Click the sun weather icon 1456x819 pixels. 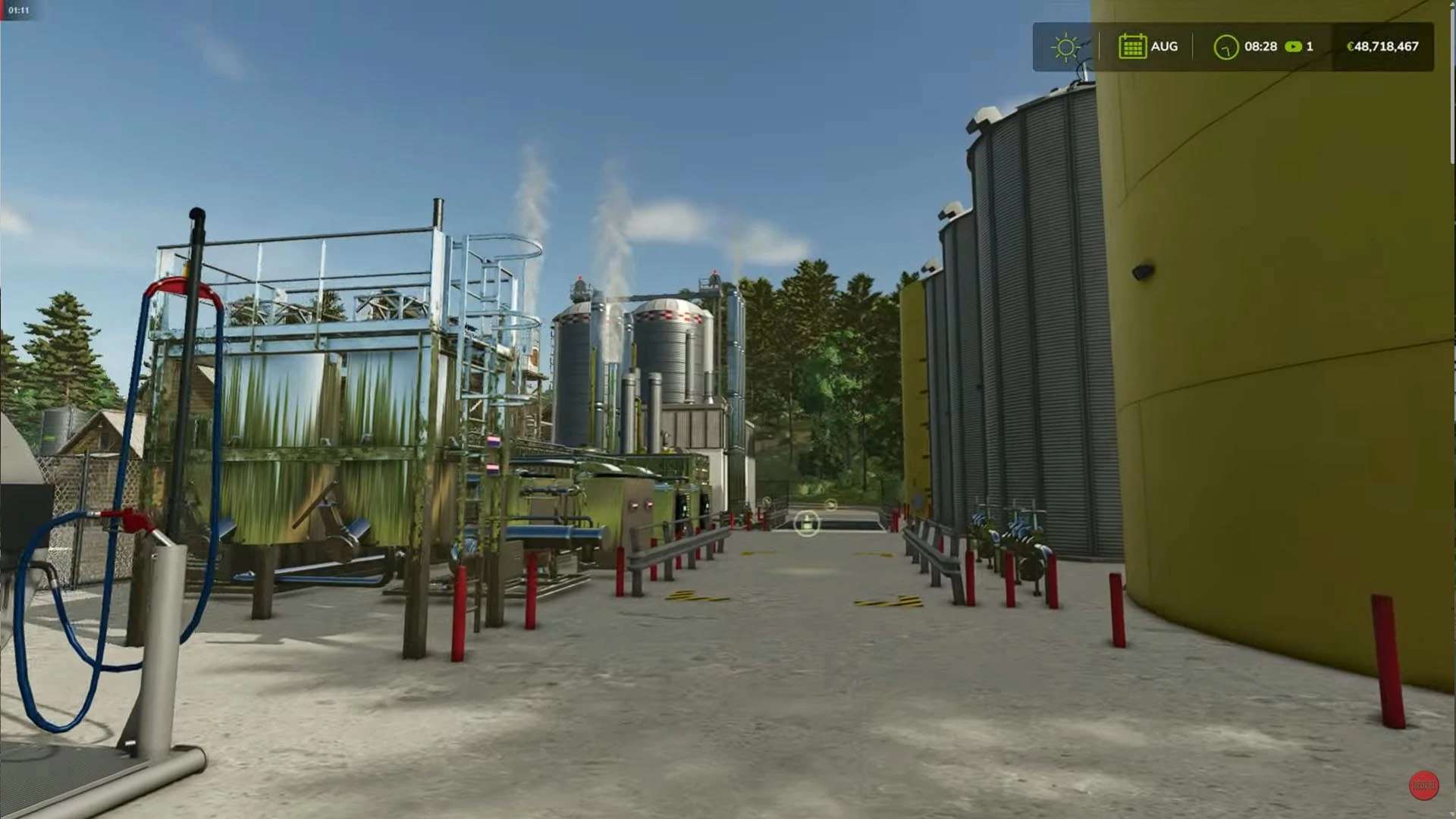1065,47
